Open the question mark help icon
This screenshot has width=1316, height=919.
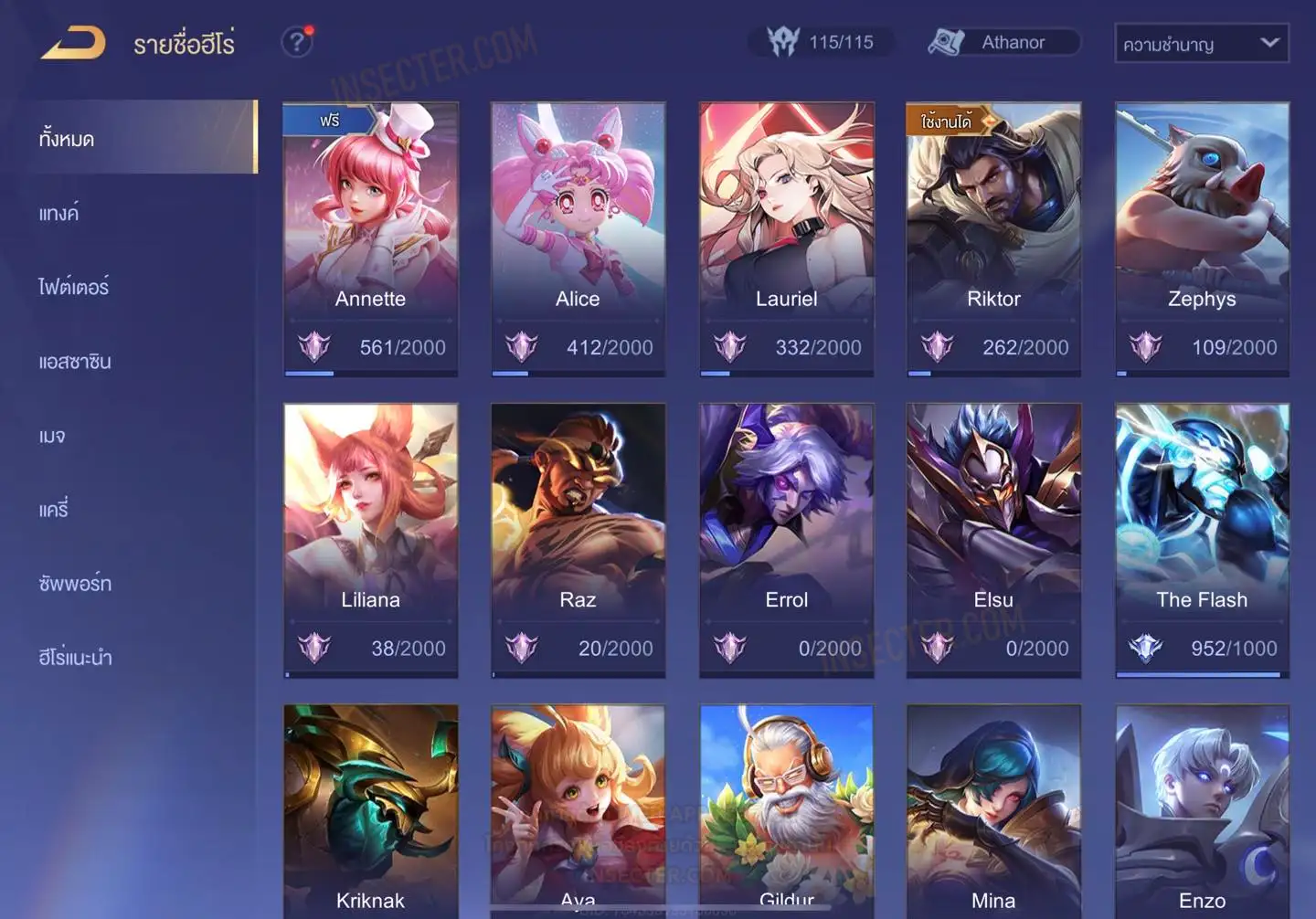297,42
